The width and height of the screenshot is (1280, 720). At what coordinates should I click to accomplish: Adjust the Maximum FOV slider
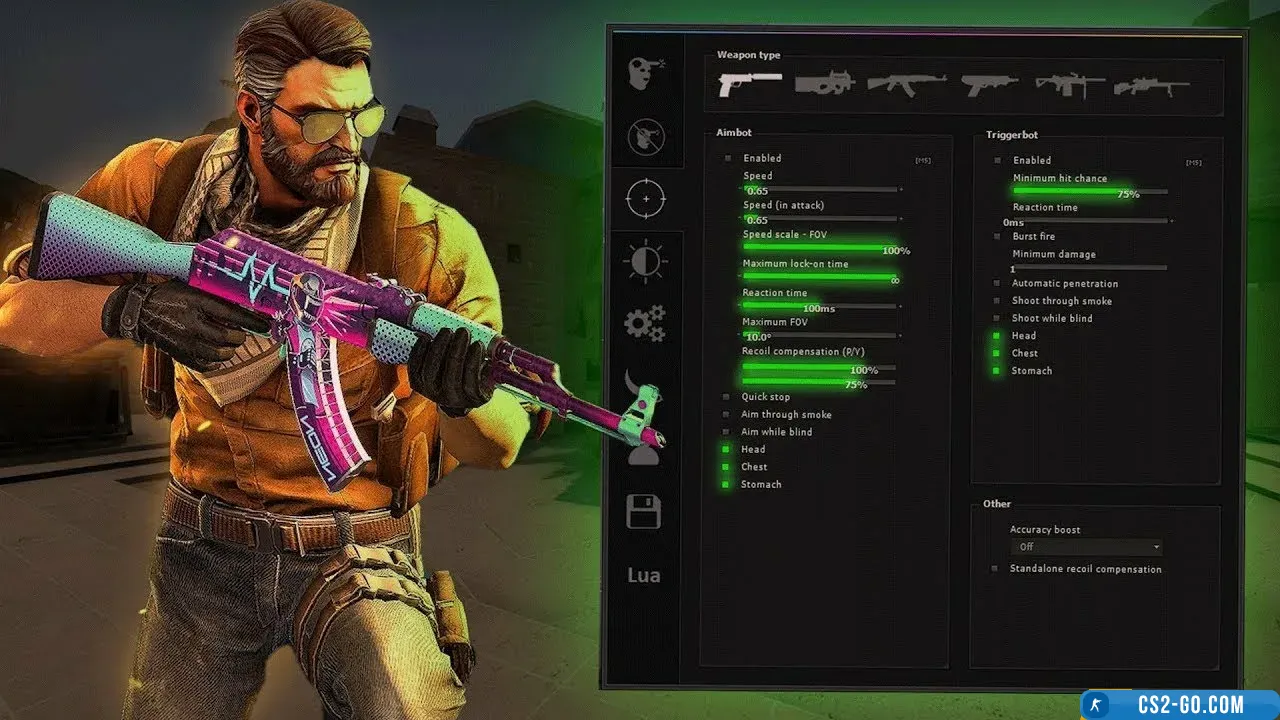pos(820,335)
